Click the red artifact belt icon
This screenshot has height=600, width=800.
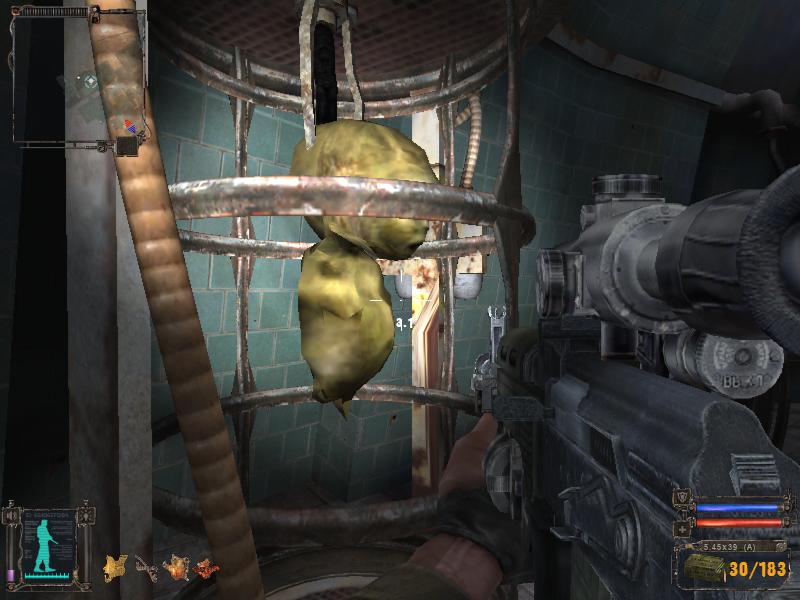click(207, 568)
